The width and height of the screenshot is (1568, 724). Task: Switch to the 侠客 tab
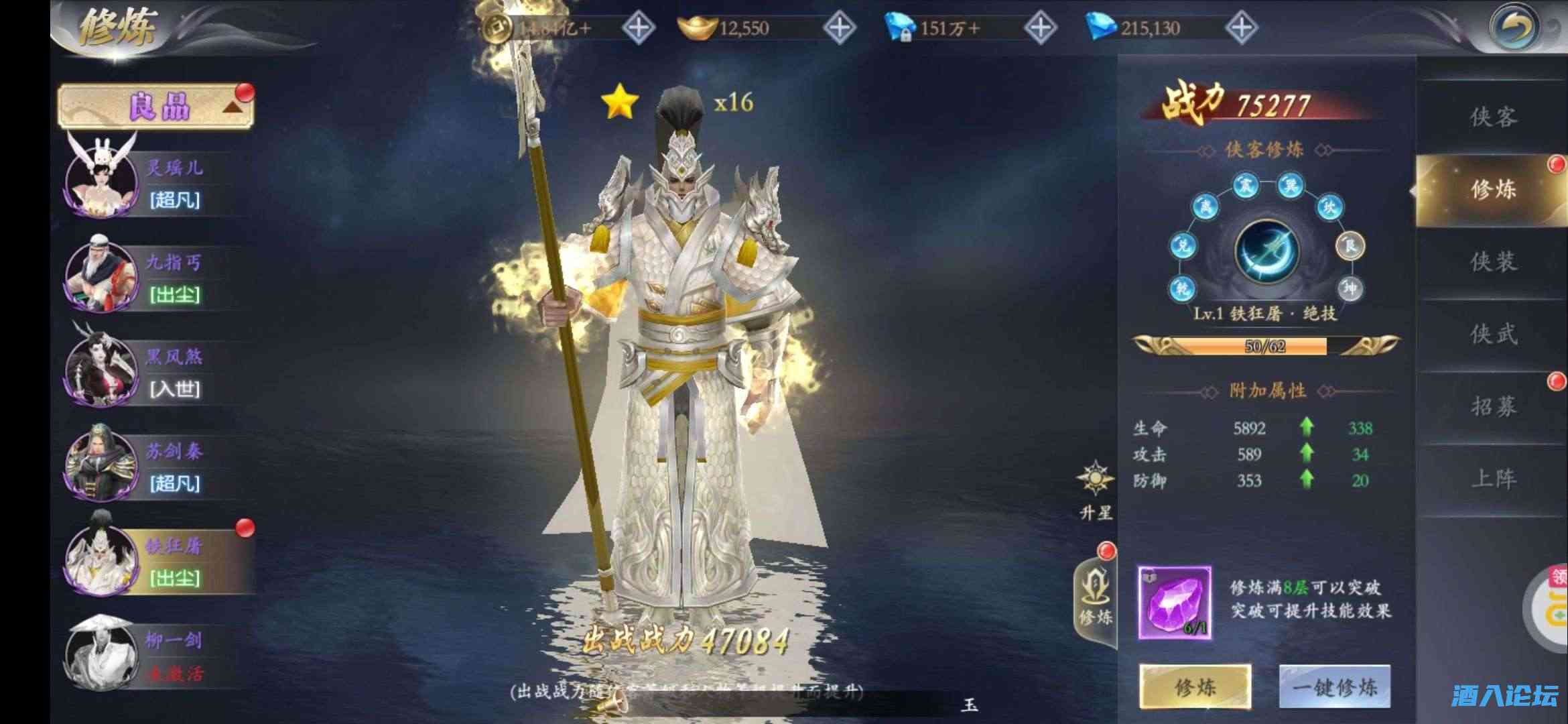[1492, 117]
